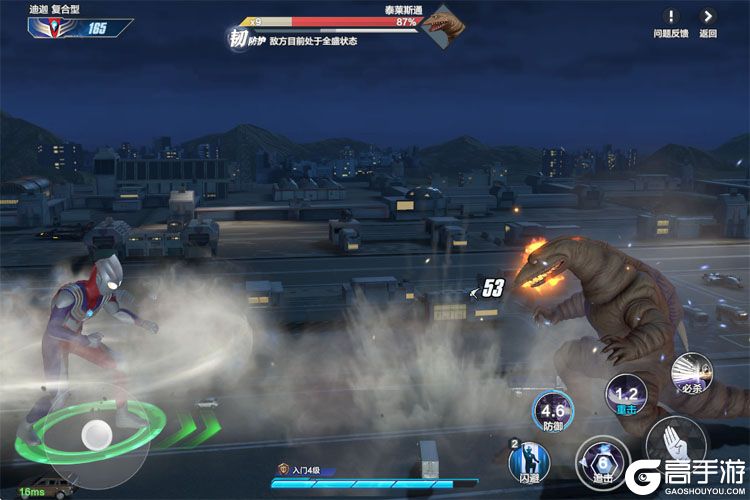Activate the 必杀 ultimate skill
Image resolution: width=750 pixels, height=500 pixels.
click(689, 373)
